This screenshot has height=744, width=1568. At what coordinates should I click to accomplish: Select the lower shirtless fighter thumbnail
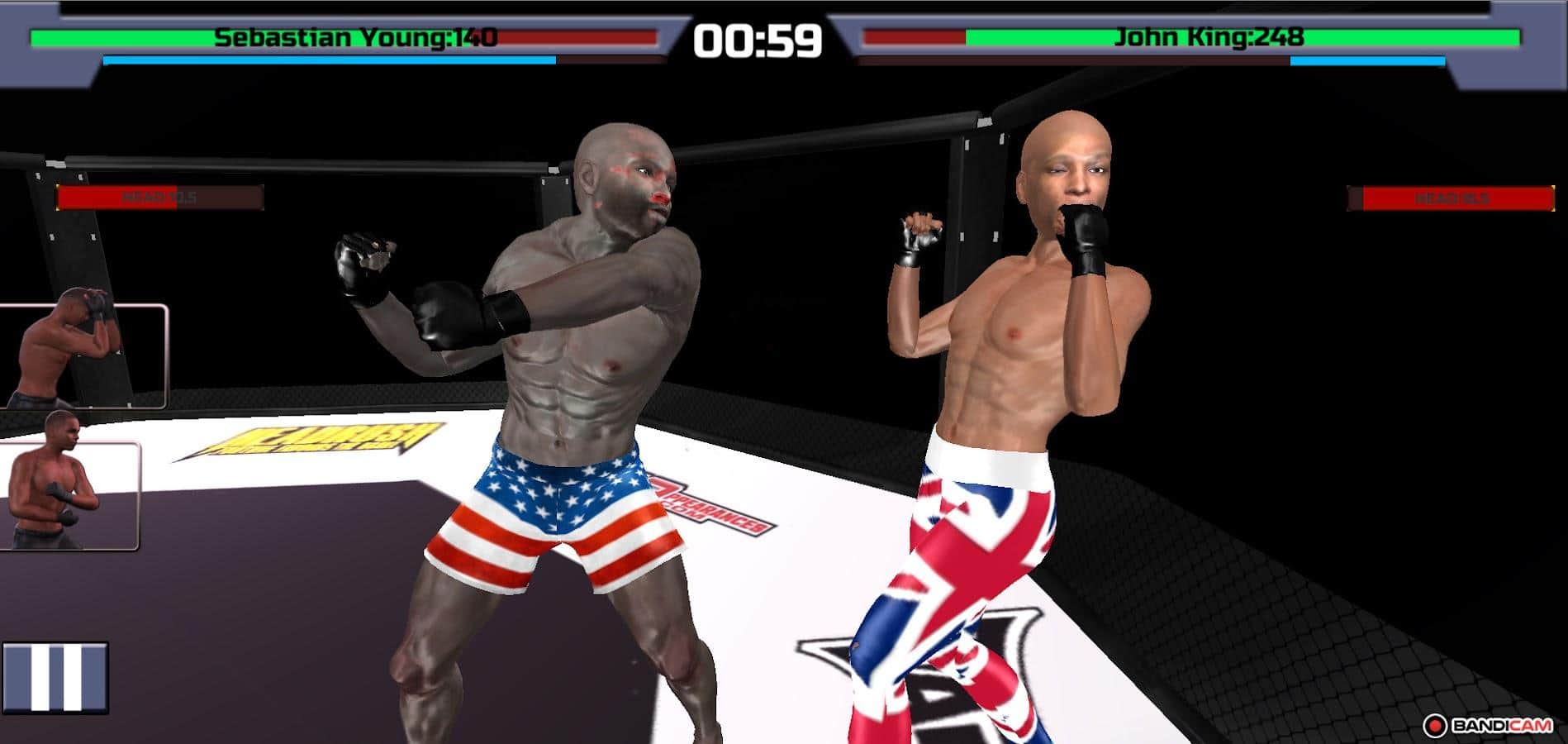coord(70,496)
